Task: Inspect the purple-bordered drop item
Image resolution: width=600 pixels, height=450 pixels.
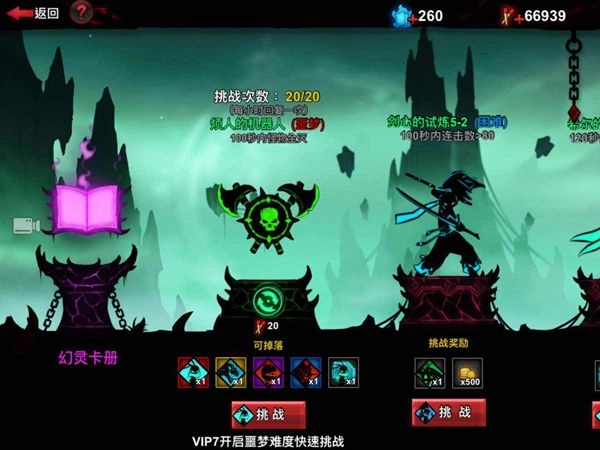Action: click(267, 373)
